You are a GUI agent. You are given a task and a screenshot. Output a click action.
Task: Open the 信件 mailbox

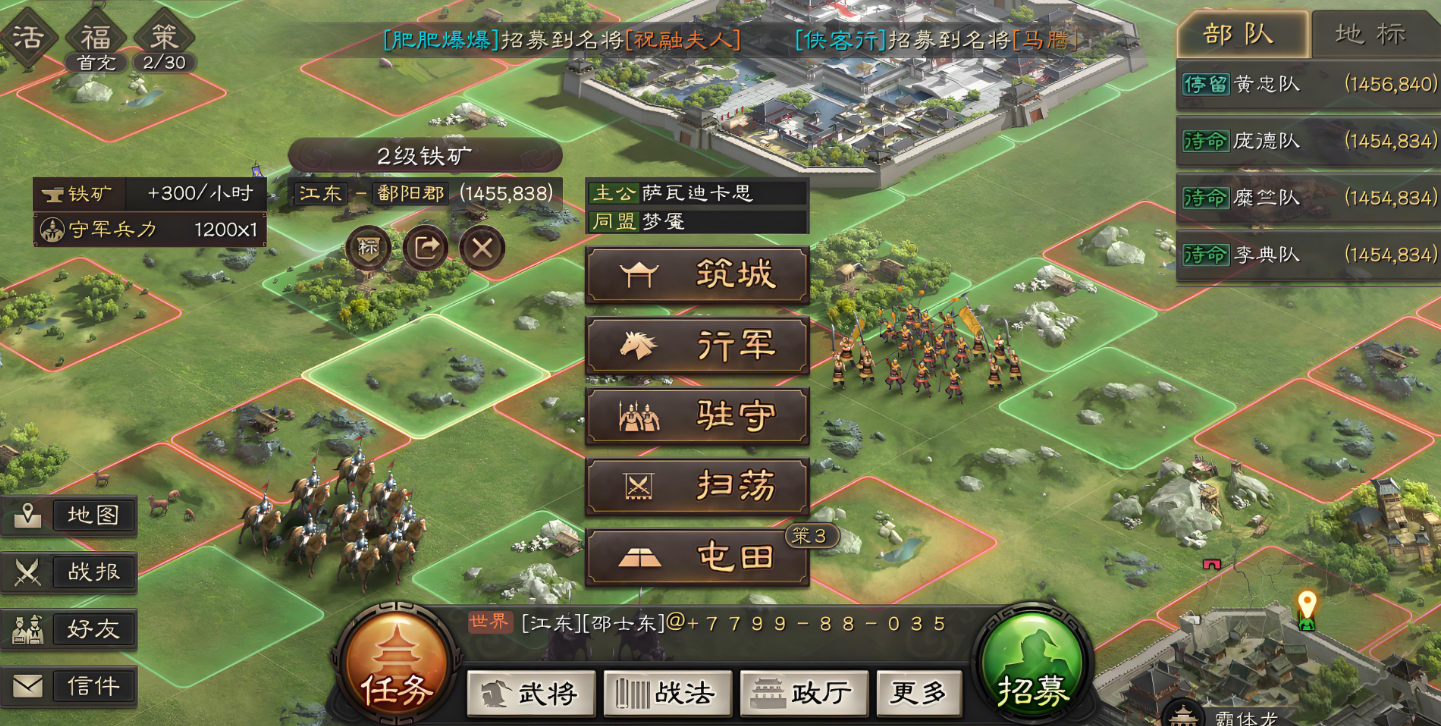pos(70,686)
